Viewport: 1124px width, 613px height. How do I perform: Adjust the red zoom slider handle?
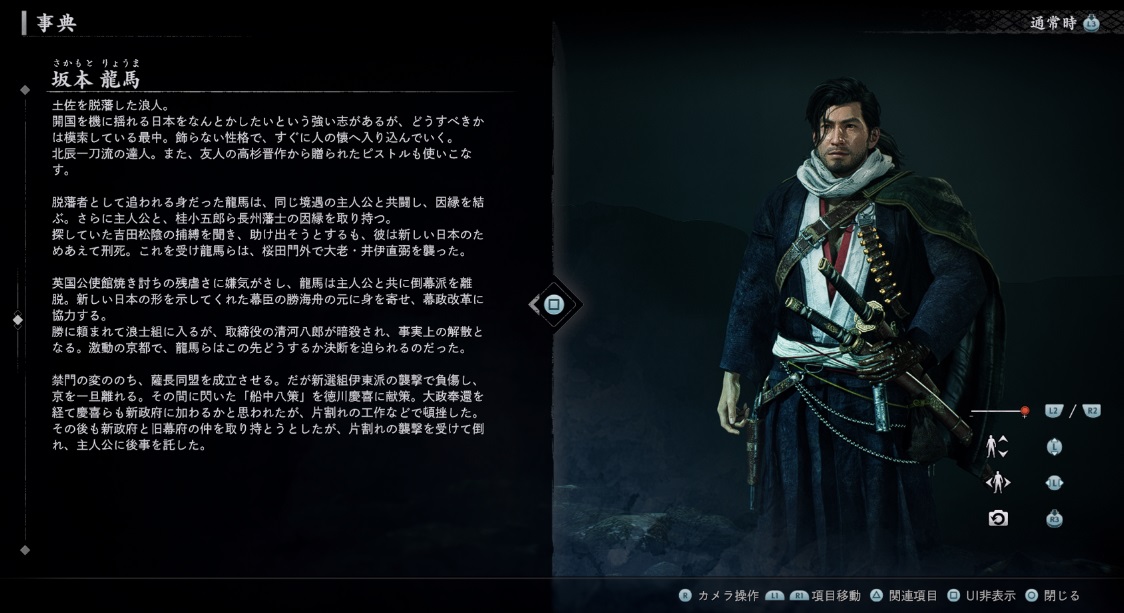1024,411
